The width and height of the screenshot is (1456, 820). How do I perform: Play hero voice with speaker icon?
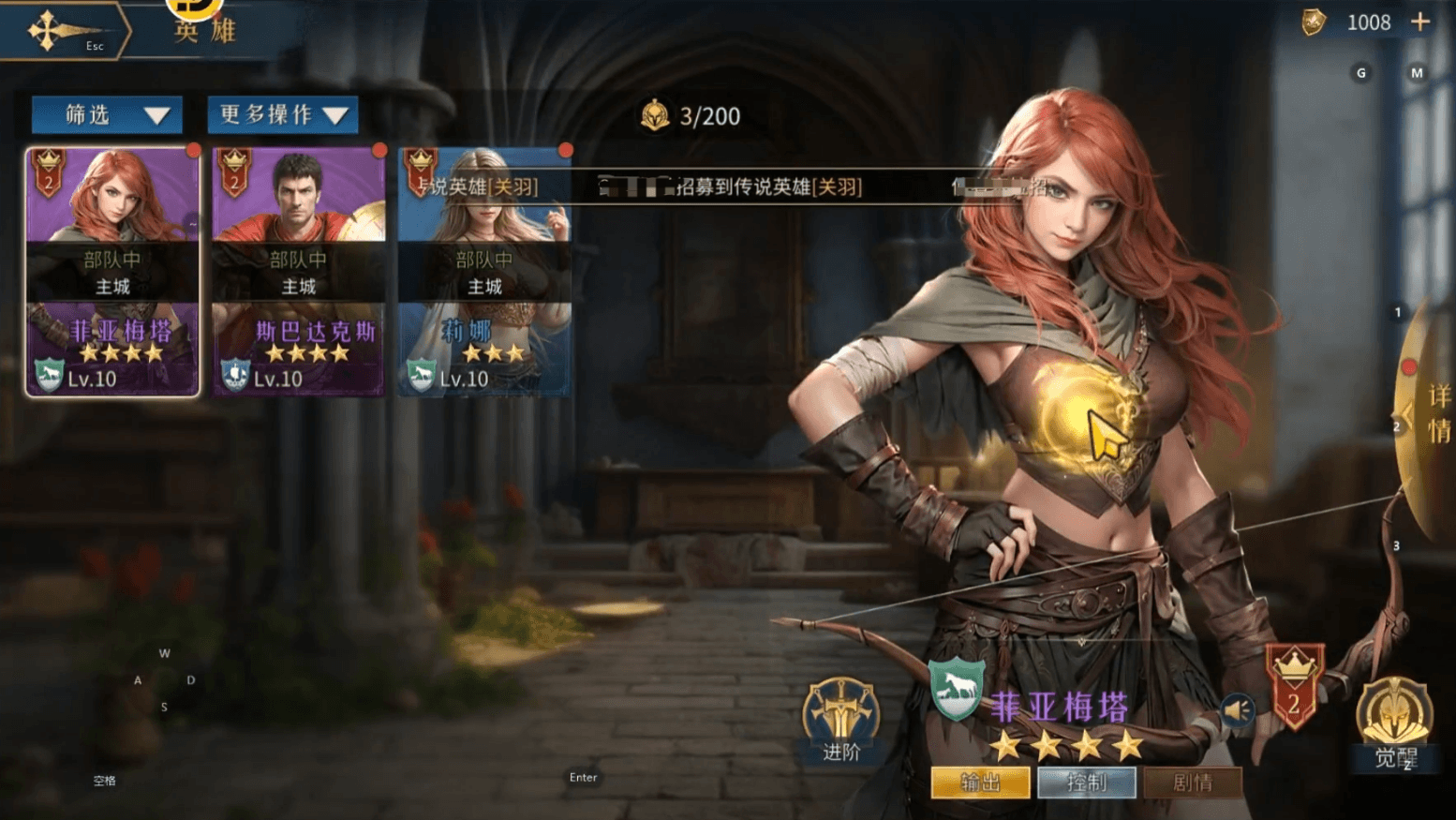[1237, 710]
